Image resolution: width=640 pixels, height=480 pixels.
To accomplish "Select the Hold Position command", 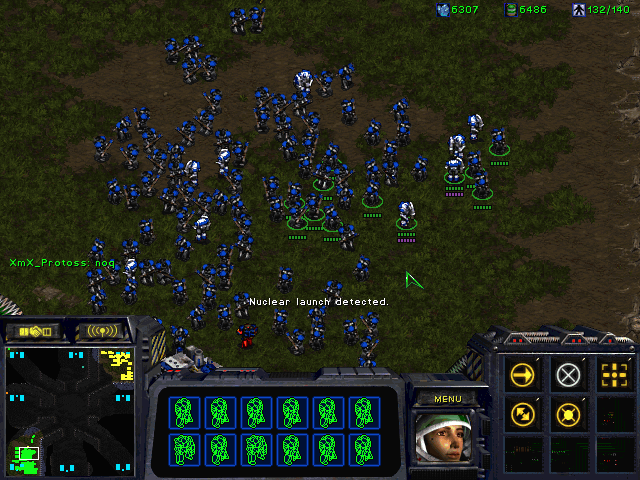I will click(568, 412).
